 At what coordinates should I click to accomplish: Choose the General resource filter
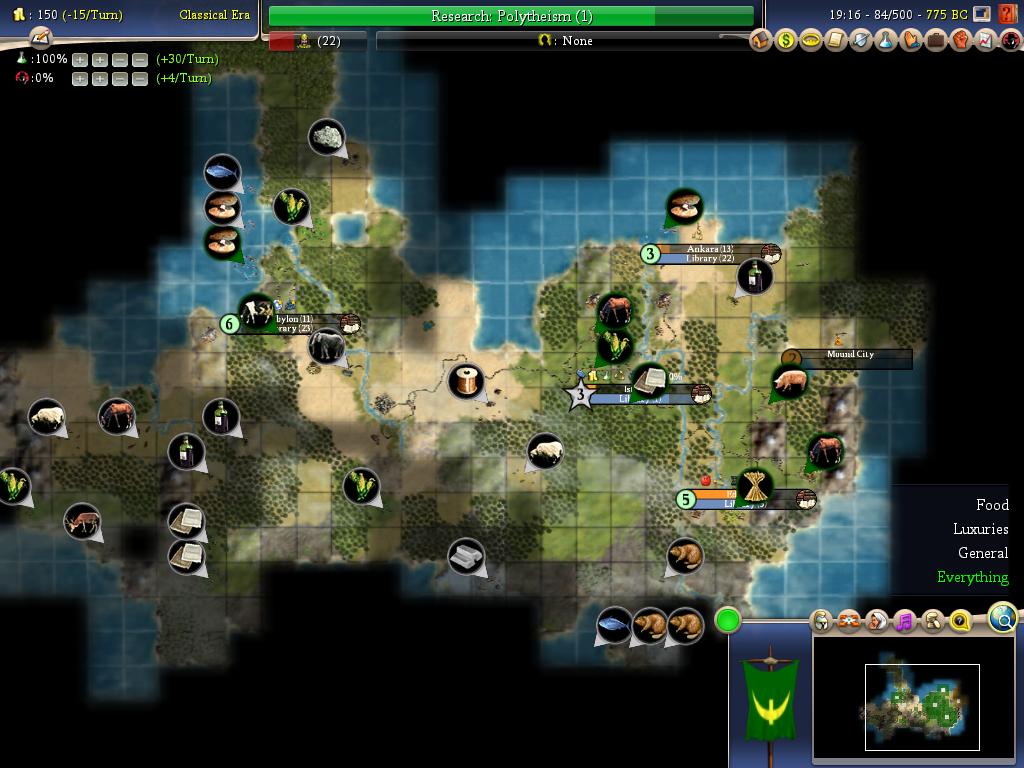pyautogui.click(x=982, y=553)
